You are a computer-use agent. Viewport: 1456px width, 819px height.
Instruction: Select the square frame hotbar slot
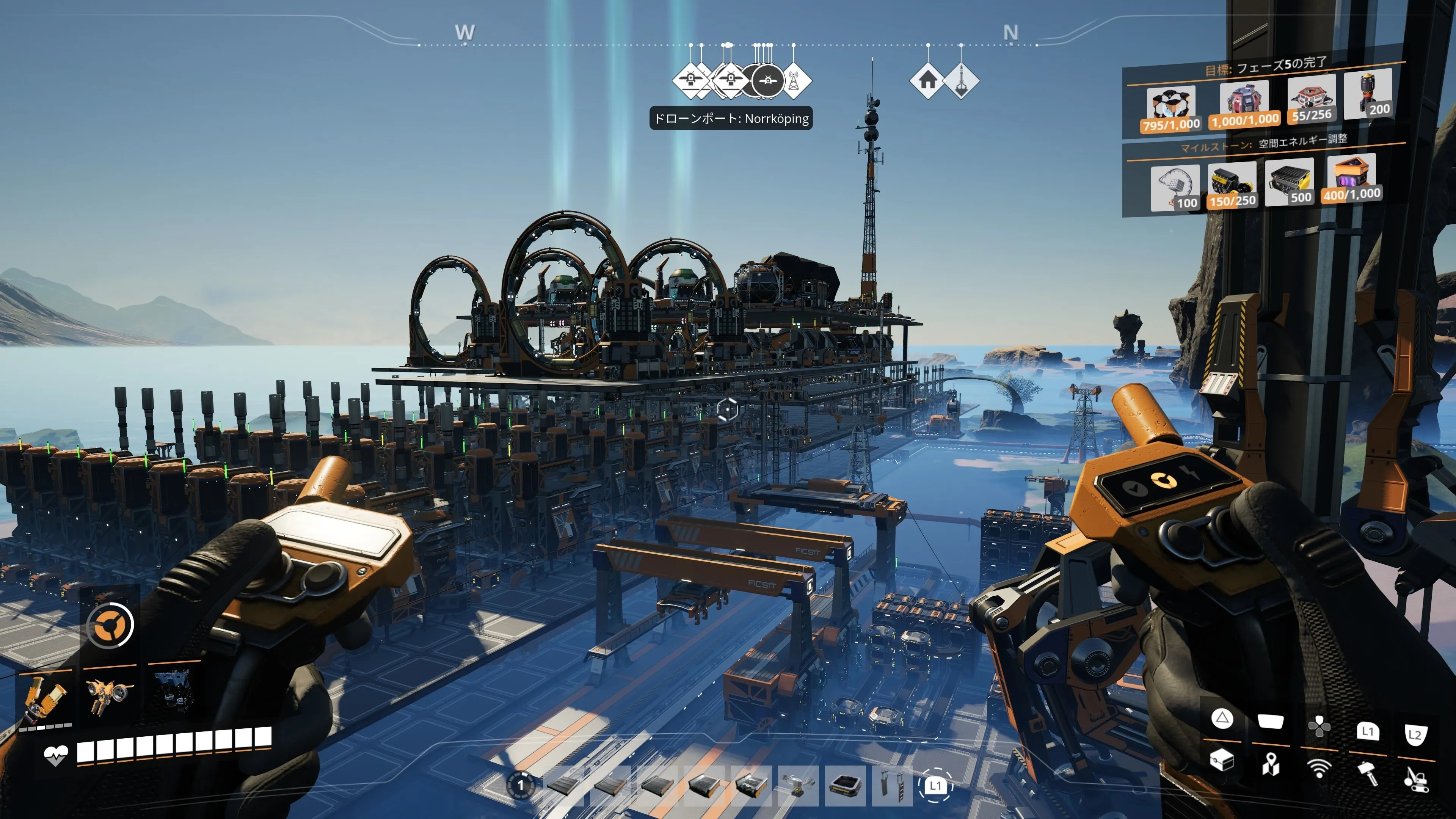(845, 786)
